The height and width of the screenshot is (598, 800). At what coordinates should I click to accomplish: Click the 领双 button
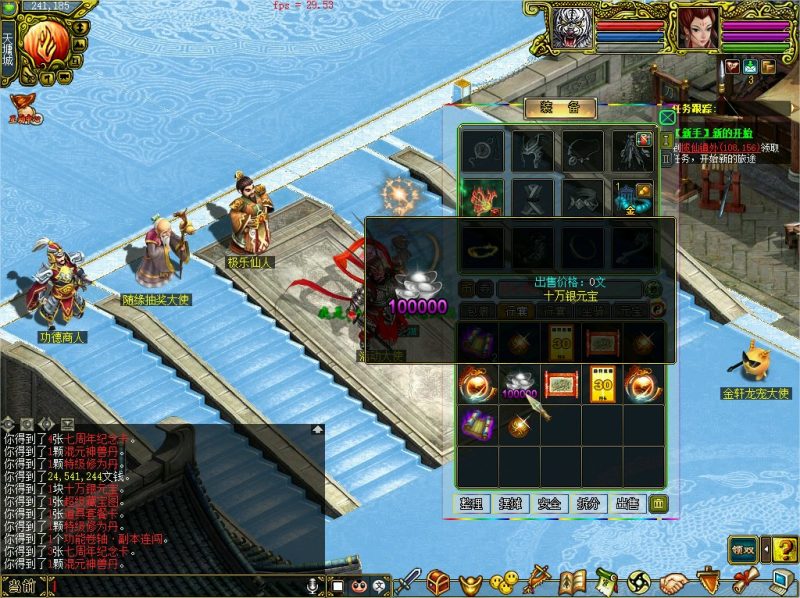click(742, 549)
